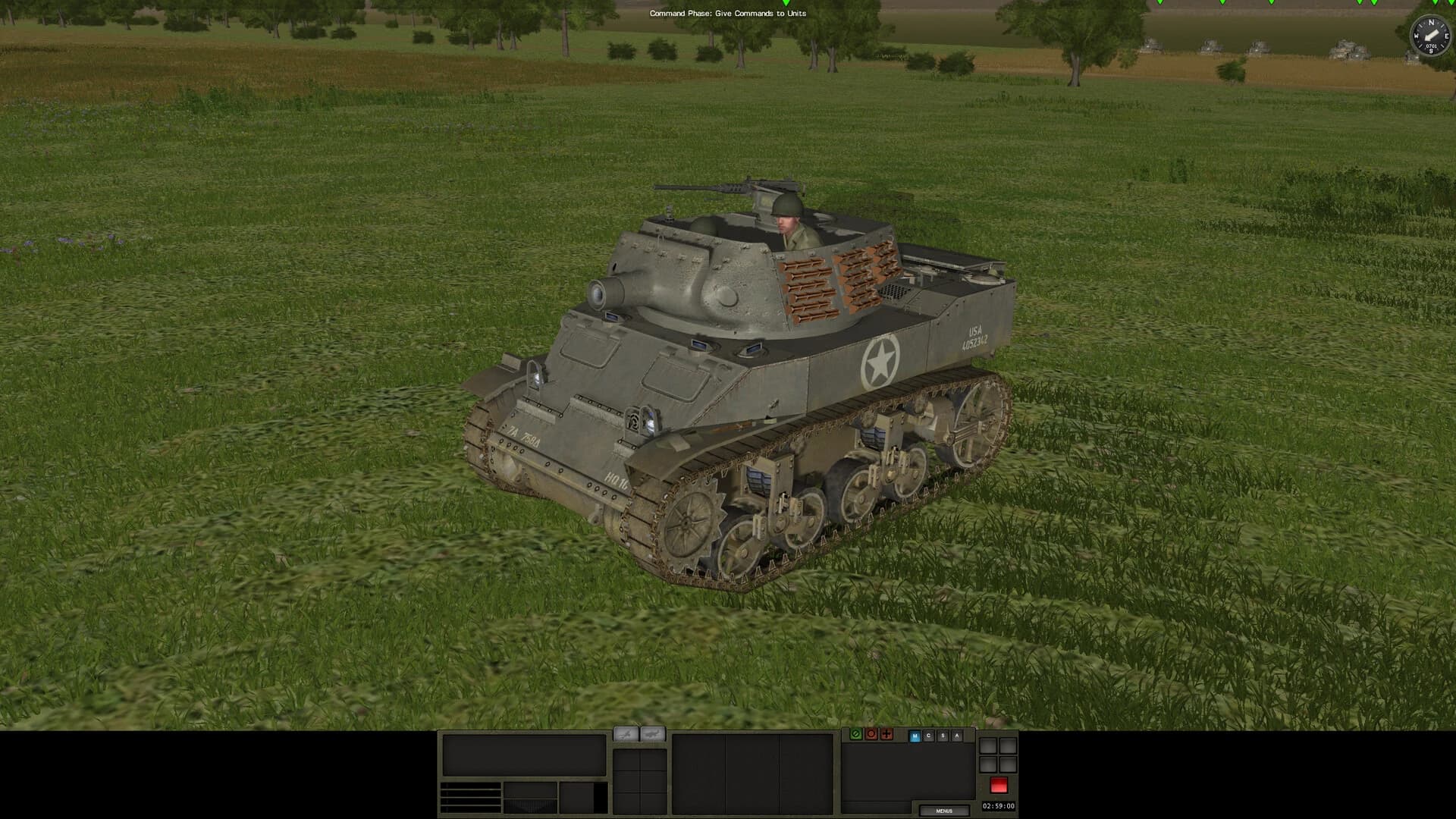Select the green clear-target command icon
Image resolution: width=1456 pixels, height=819 pixels.
coord(856,735)
